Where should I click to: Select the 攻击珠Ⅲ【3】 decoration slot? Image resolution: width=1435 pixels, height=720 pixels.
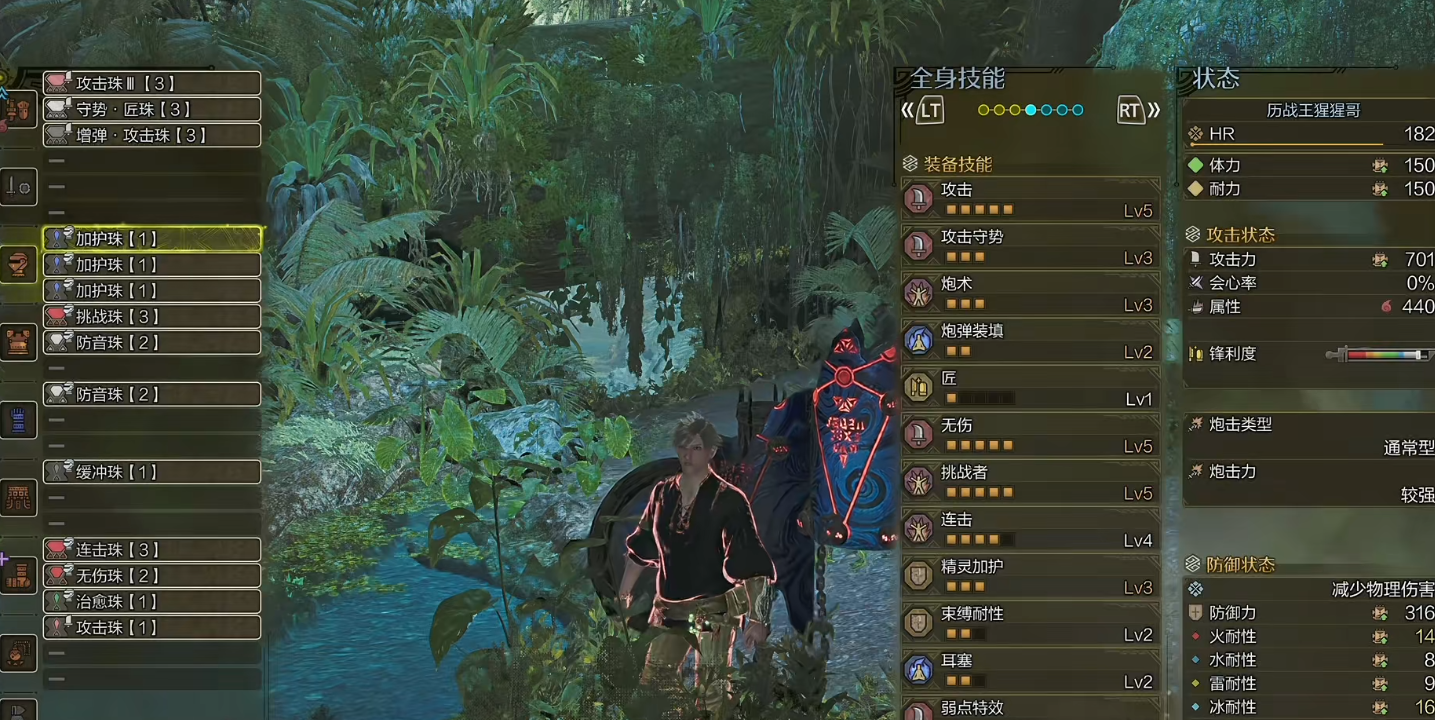(152, 83)
